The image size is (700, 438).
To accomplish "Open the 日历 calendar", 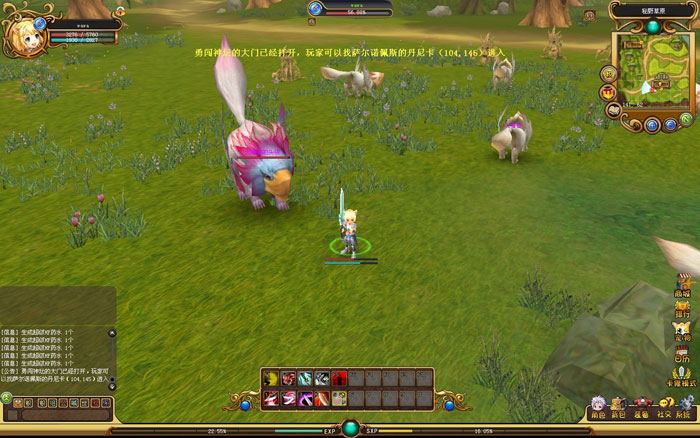I will [683, 353].
